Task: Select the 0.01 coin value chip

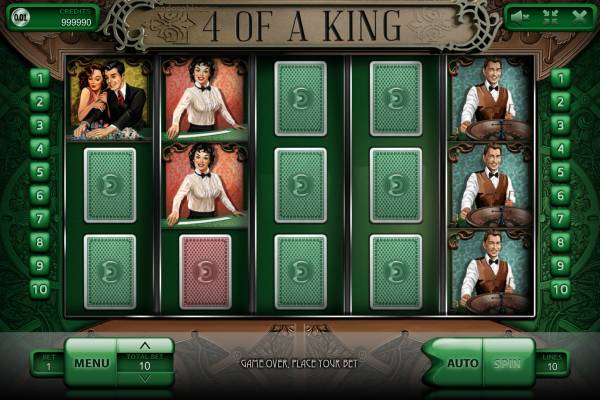Action: pyautogui.click(x=21, y=17)
